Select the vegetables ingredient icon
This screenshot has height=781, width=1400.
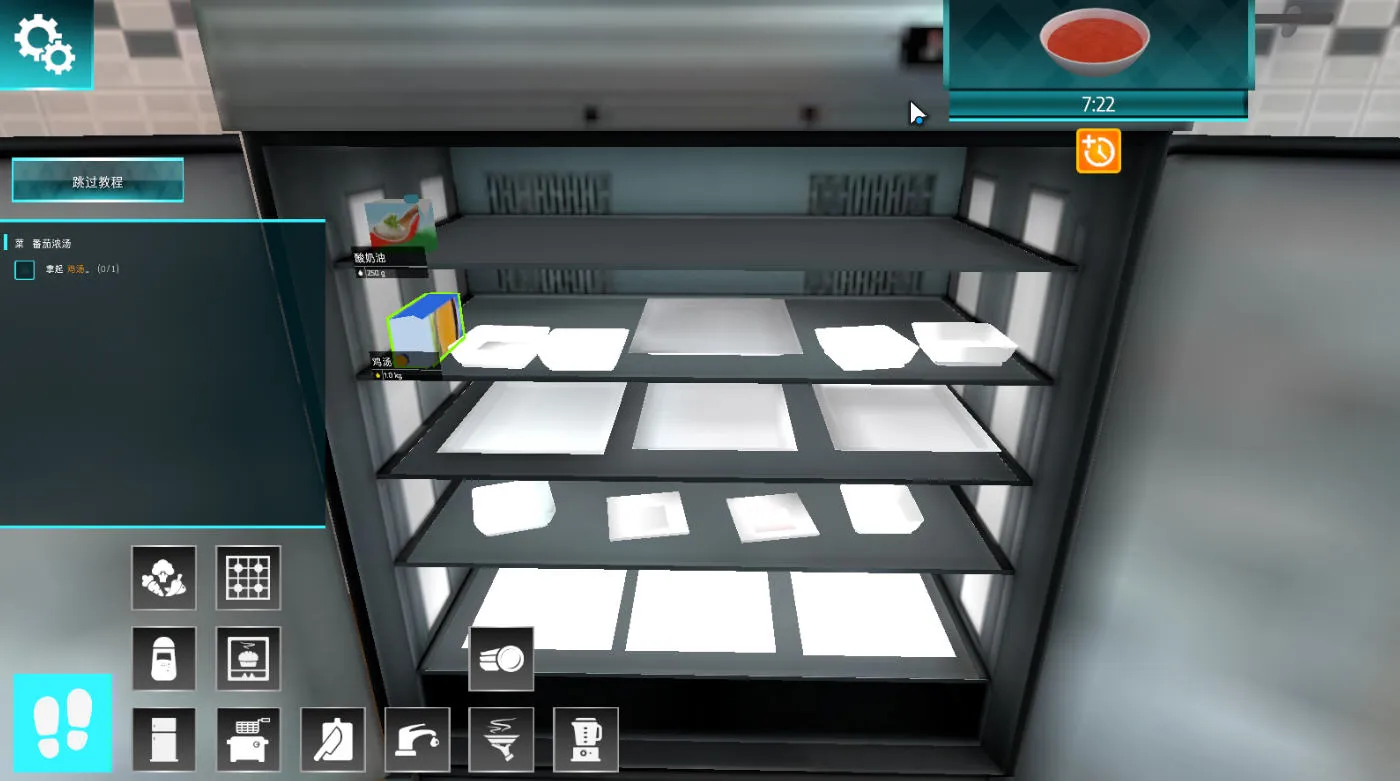pyautogui.click(x=164, y=578)
